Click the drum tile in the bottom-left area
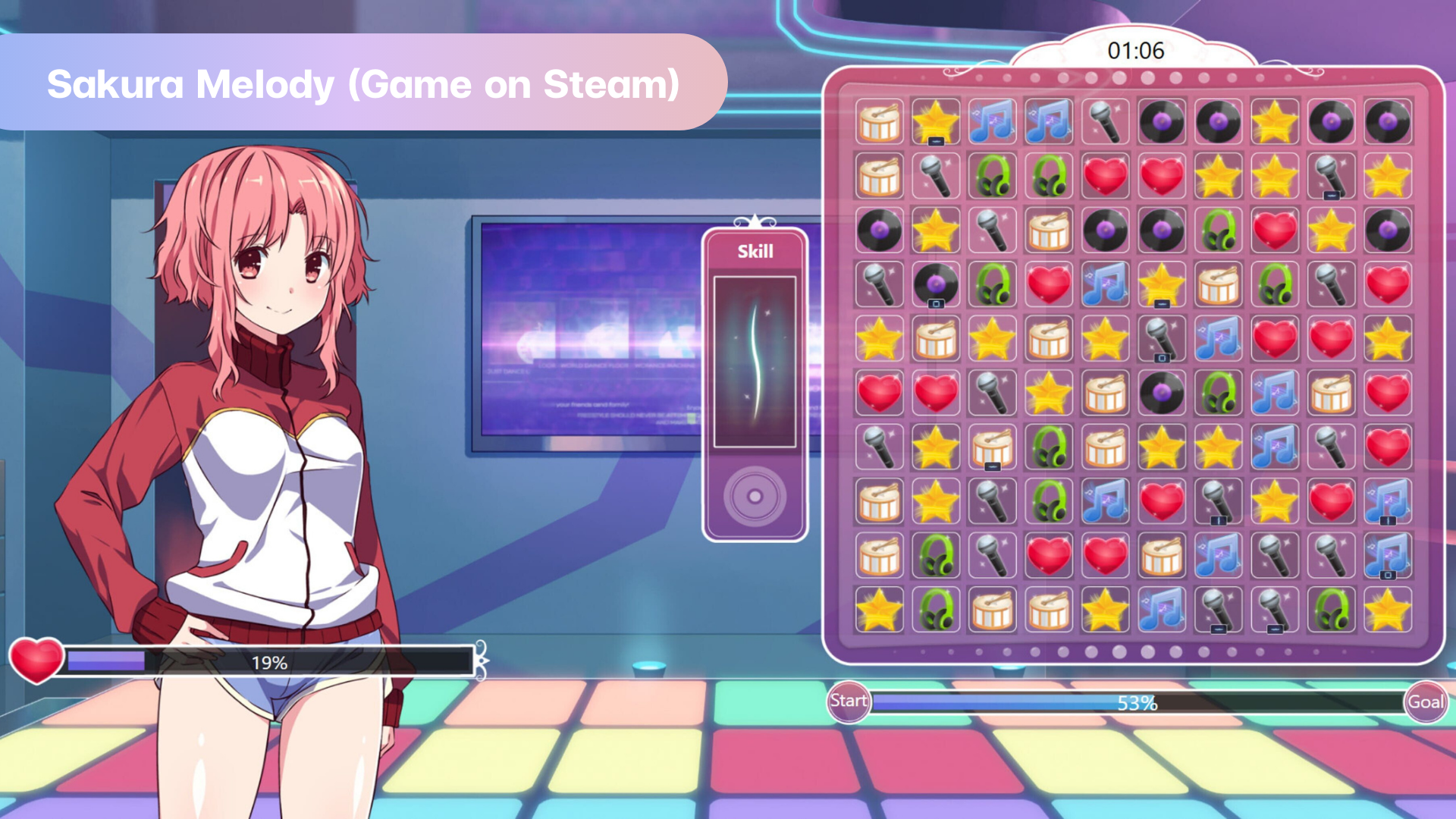The height and width of the screenshot is (819, 1456). 992,610
